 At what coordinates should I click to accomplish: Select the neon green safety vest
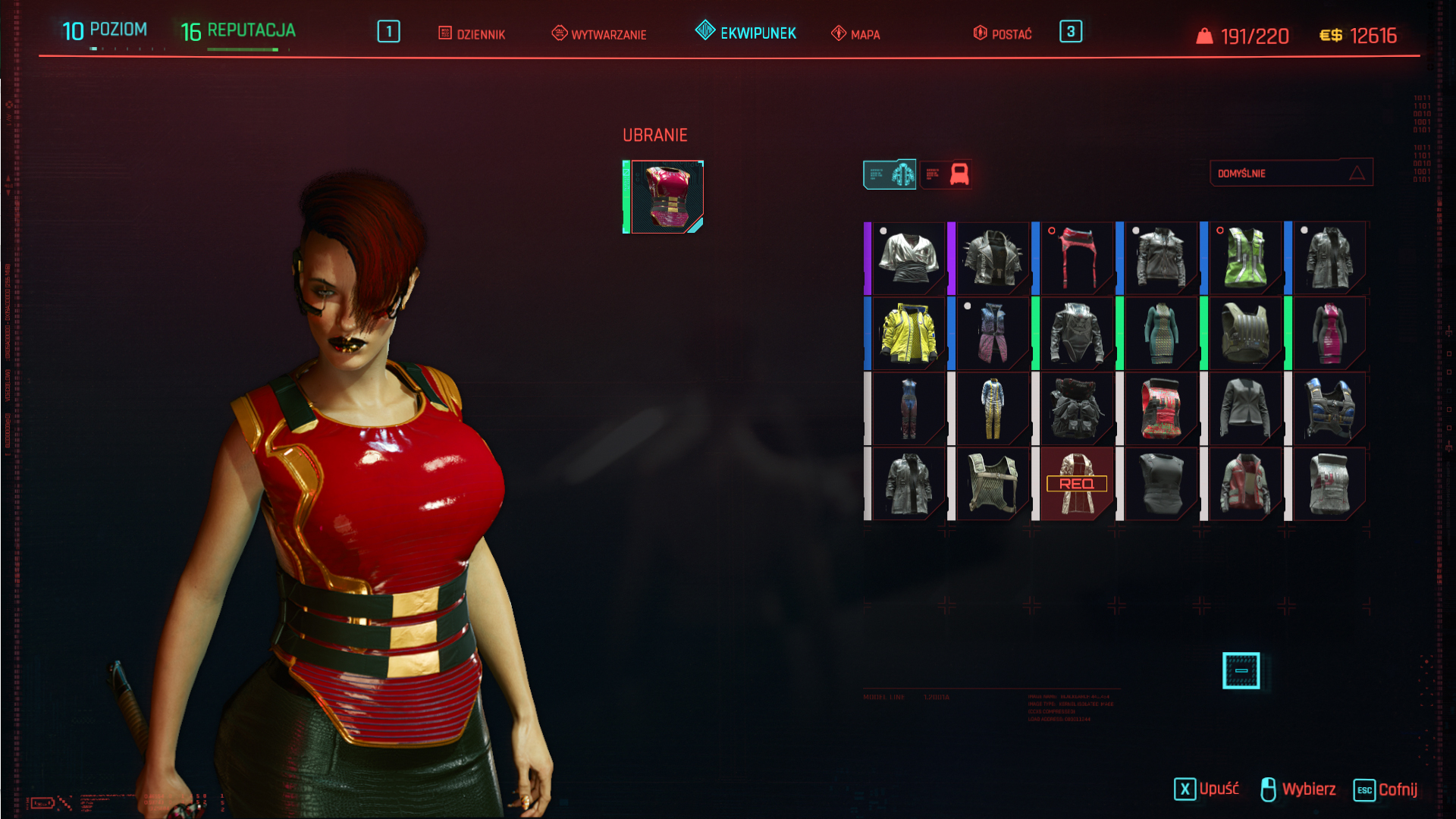coord(1245,258)
